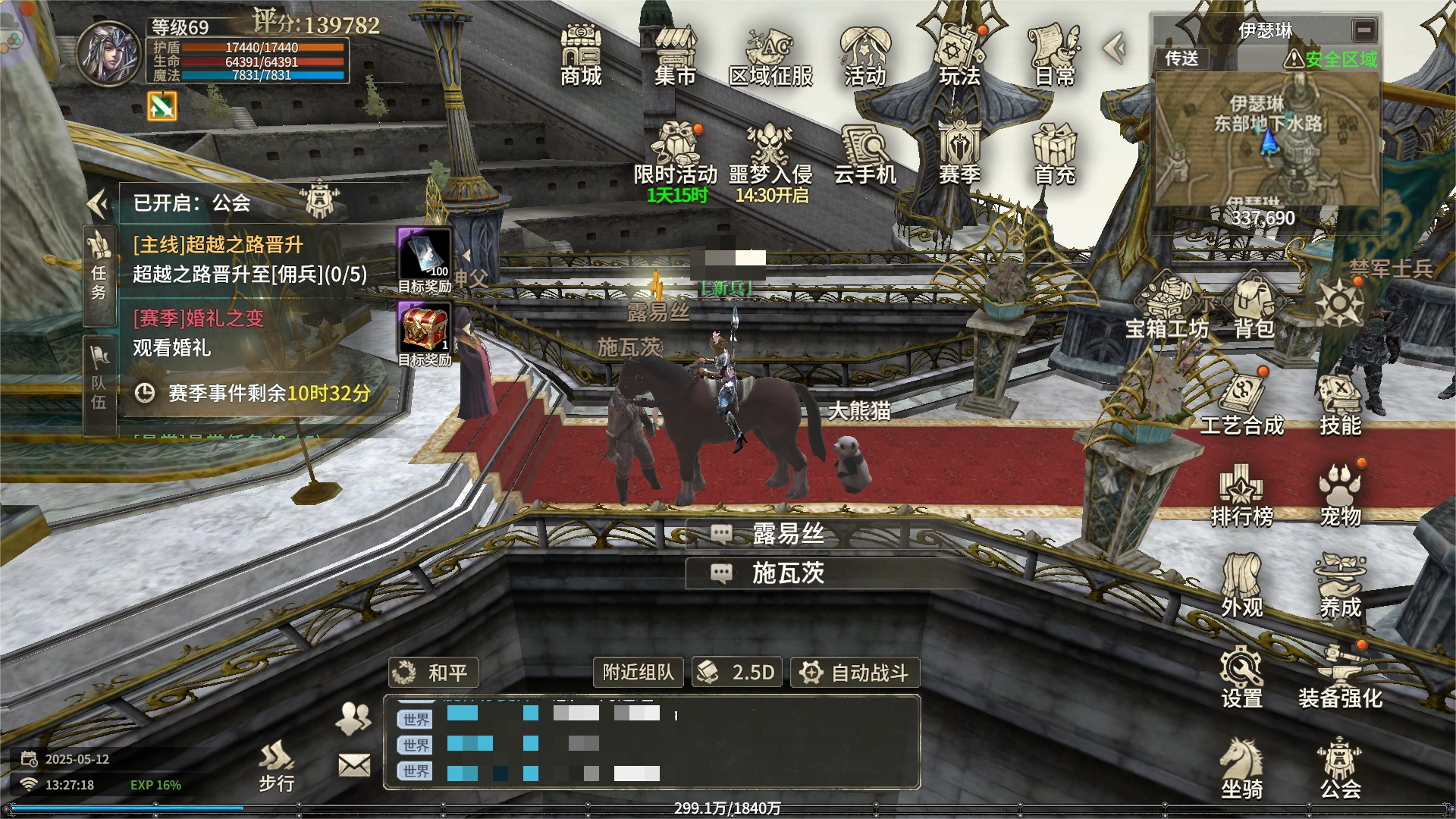Image resolution: width=1456 pixels, height=819 pixels.
Task: Select the 主线 超越之路晋升 quest entry
Action: (x=250, y=259)
